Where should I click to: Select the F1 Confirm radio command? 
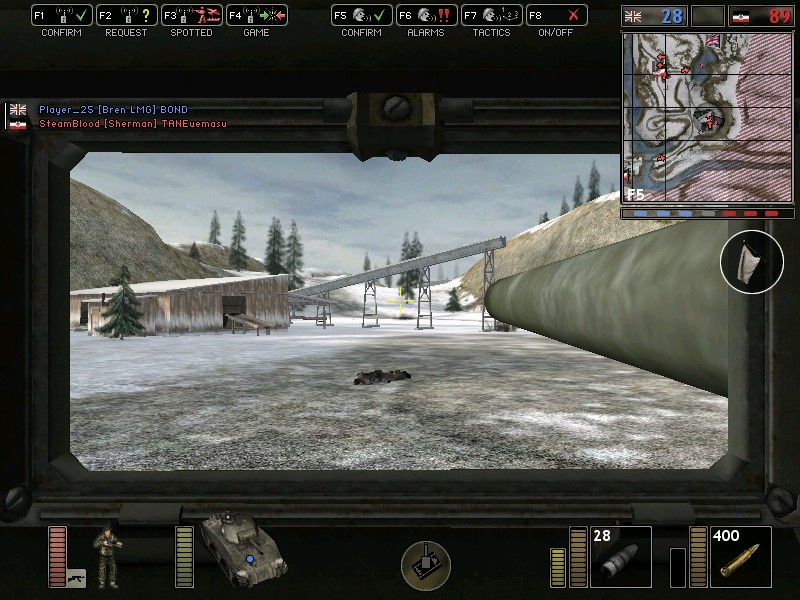click(62, 16)
